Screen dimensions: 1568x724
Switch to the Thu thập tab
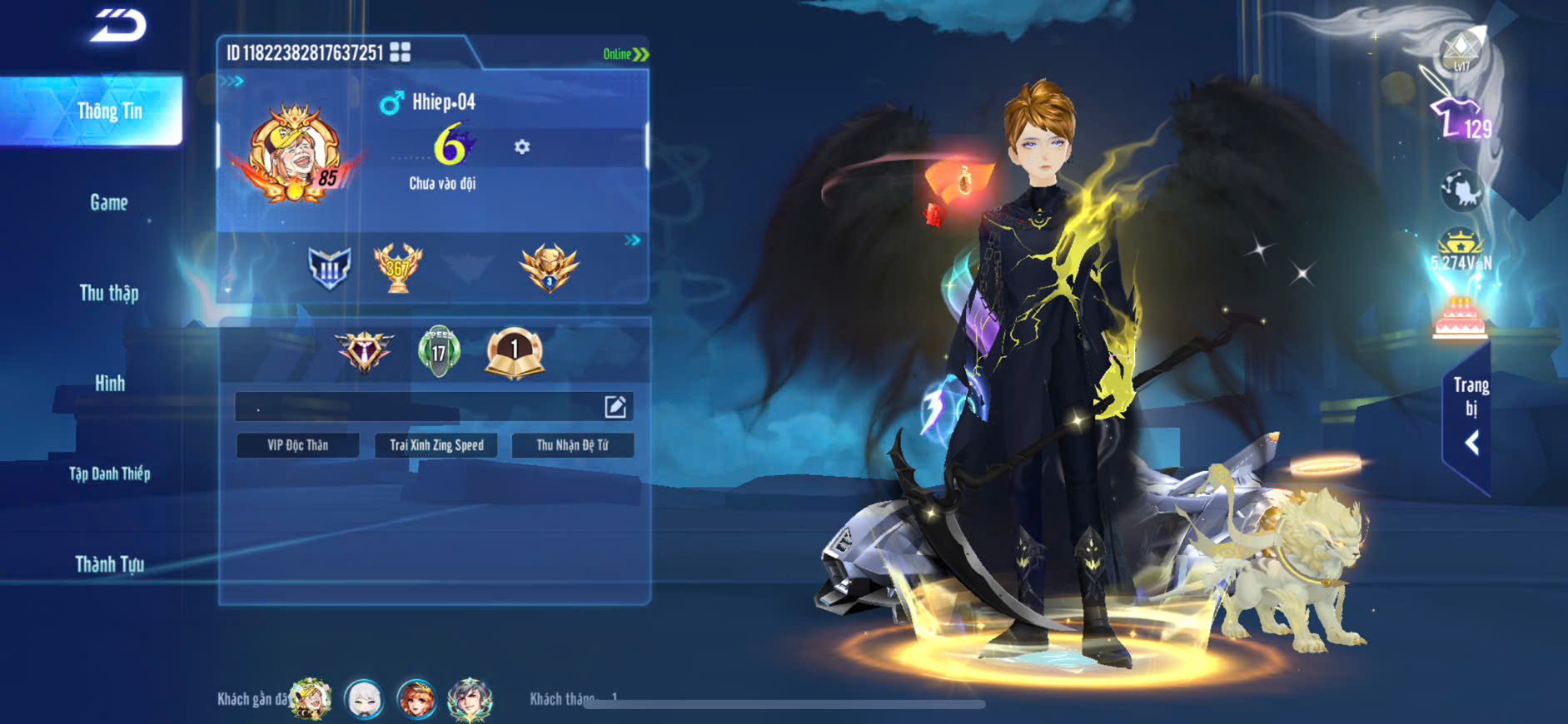[x=109, y=293]
